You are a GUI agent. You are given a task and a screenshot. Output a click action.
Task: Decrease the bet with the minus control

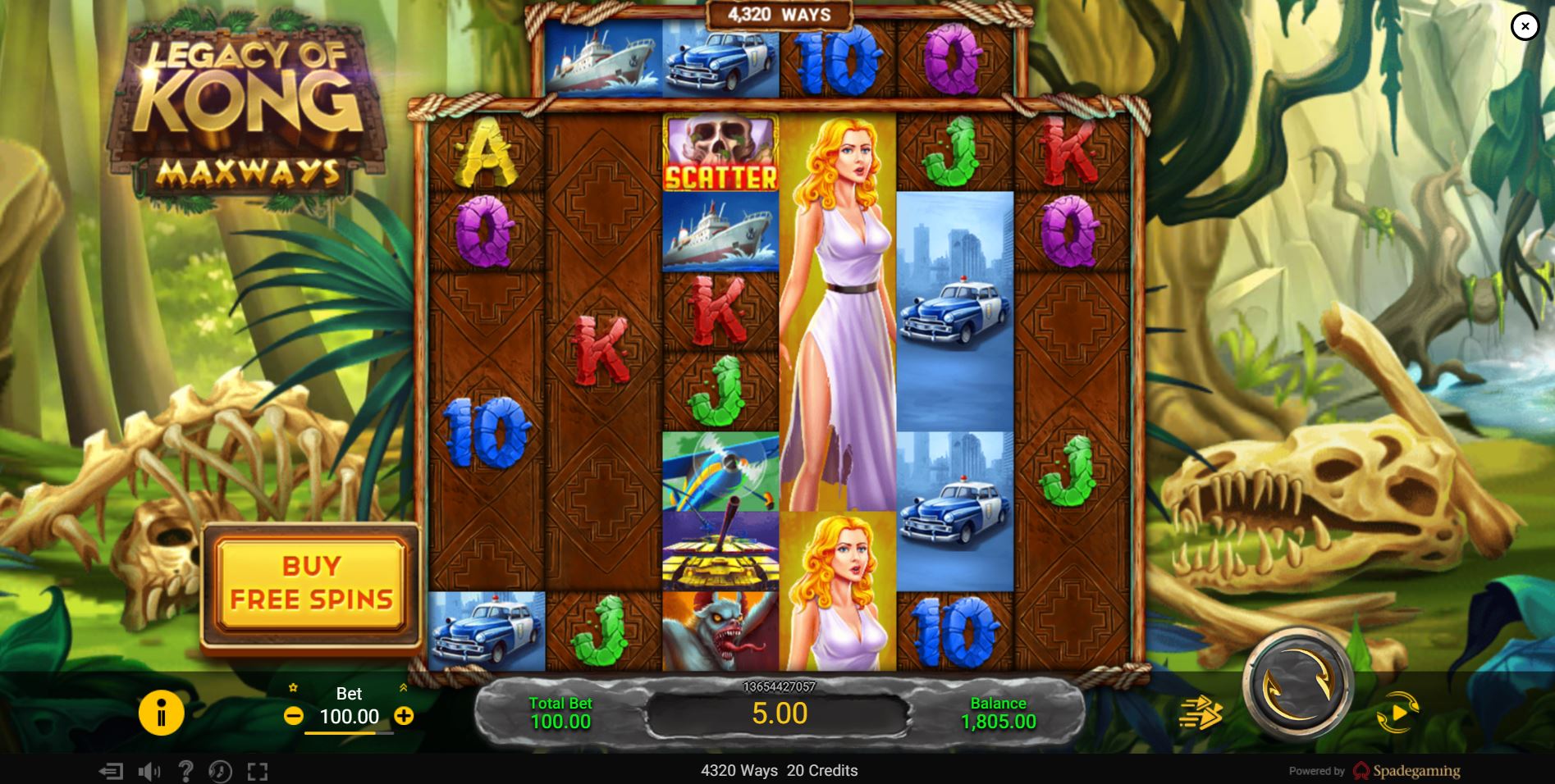[x=295, y=714]
